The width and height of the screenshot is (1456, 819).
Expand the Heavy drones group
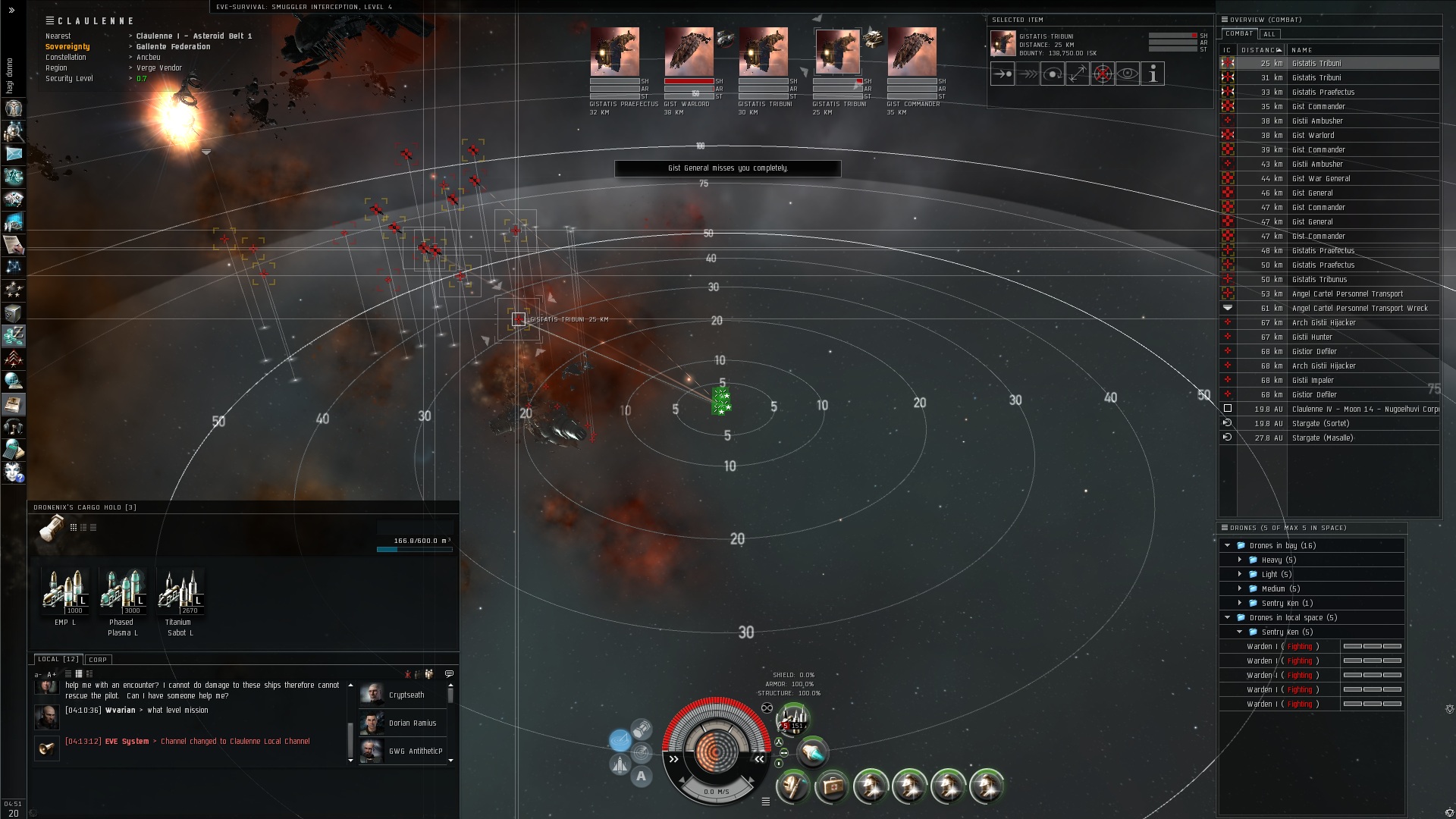click(1241, 560)
